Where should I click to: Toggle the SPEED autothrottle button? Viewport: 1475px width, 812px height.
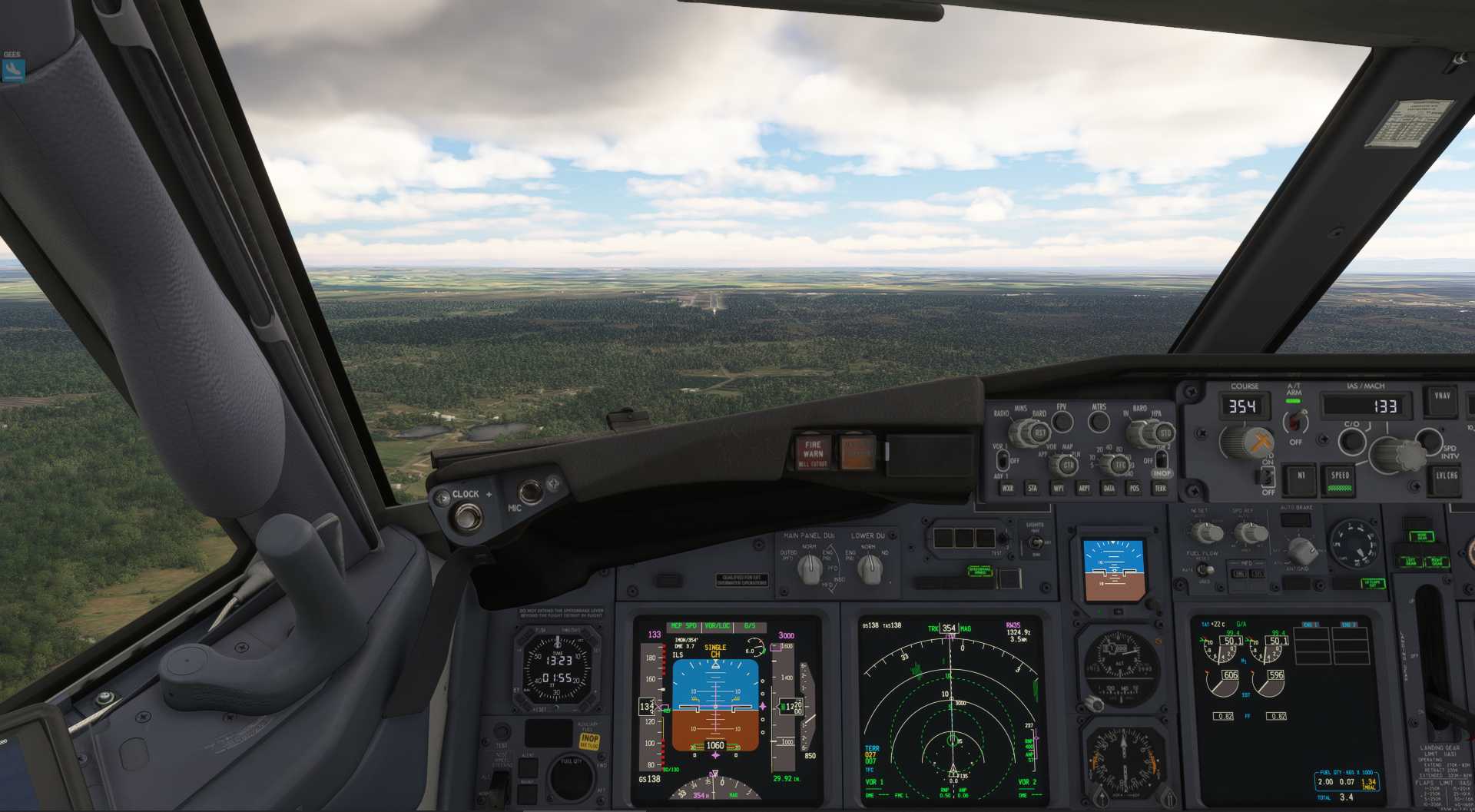coord(1340,478)
